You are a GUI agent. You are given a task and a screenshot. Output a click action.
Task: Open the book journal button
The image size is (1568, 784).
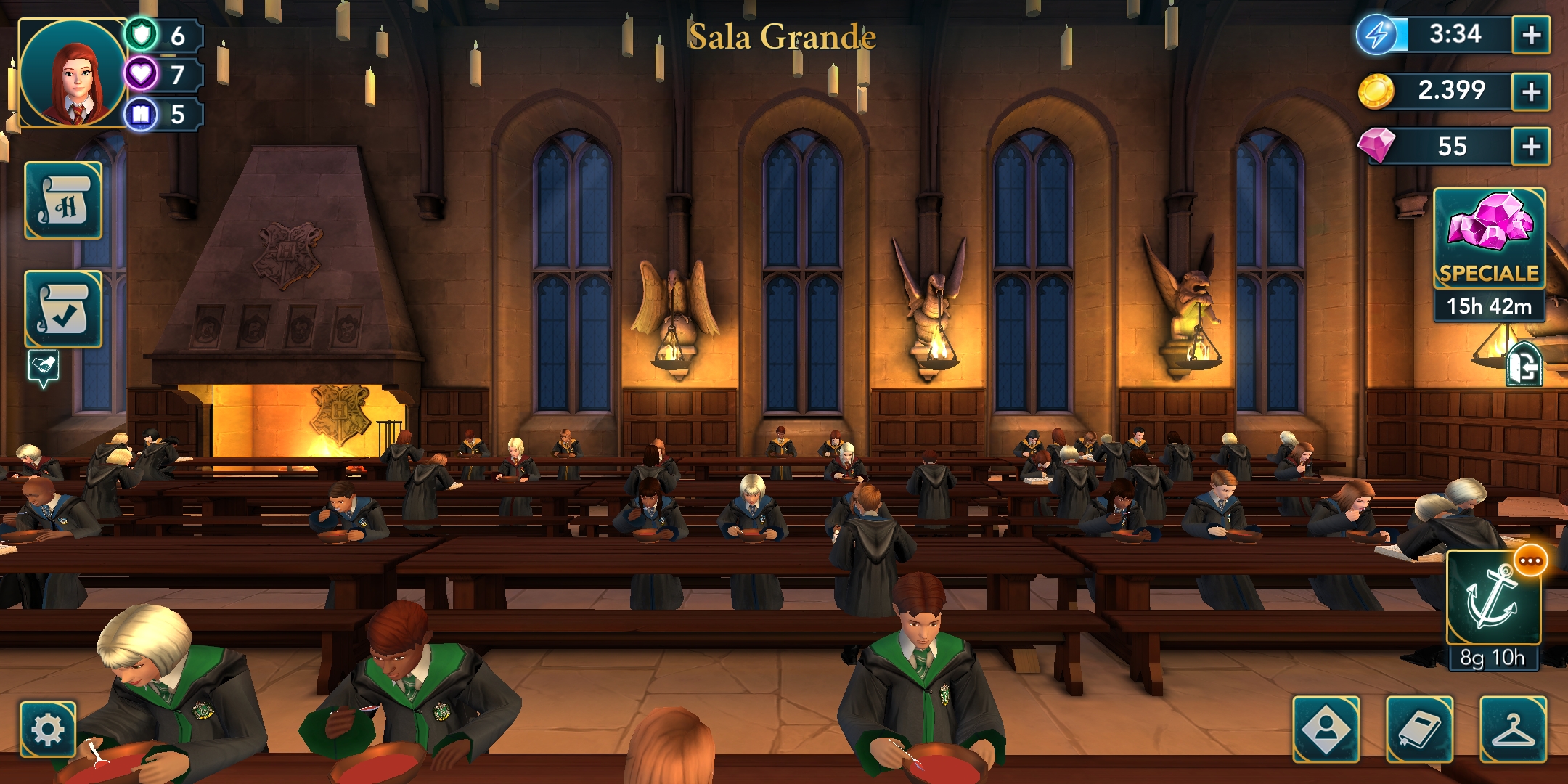(1419, 730)
